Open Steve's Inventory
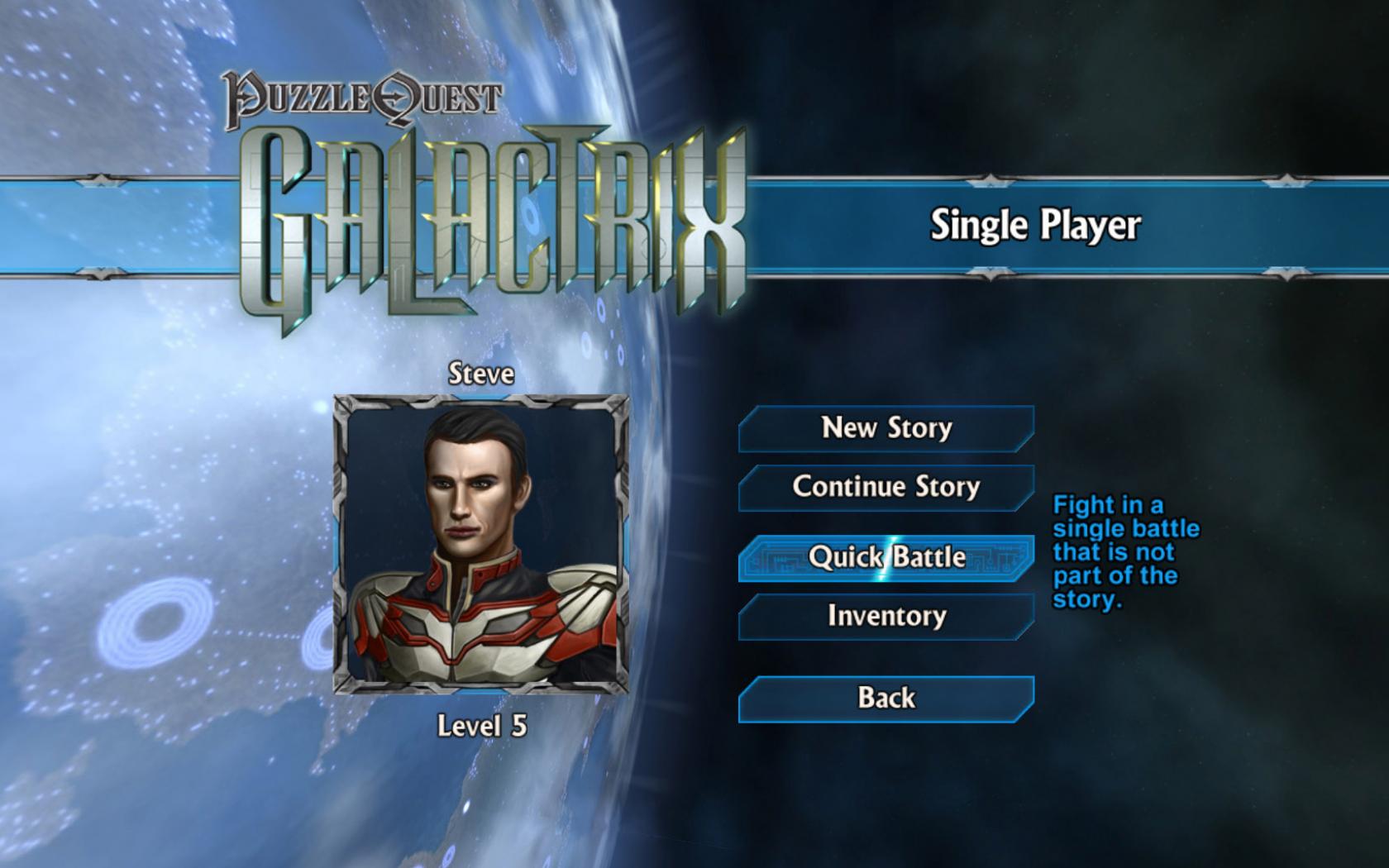This screenshot has width=1389, height=868. click(885, 617)
